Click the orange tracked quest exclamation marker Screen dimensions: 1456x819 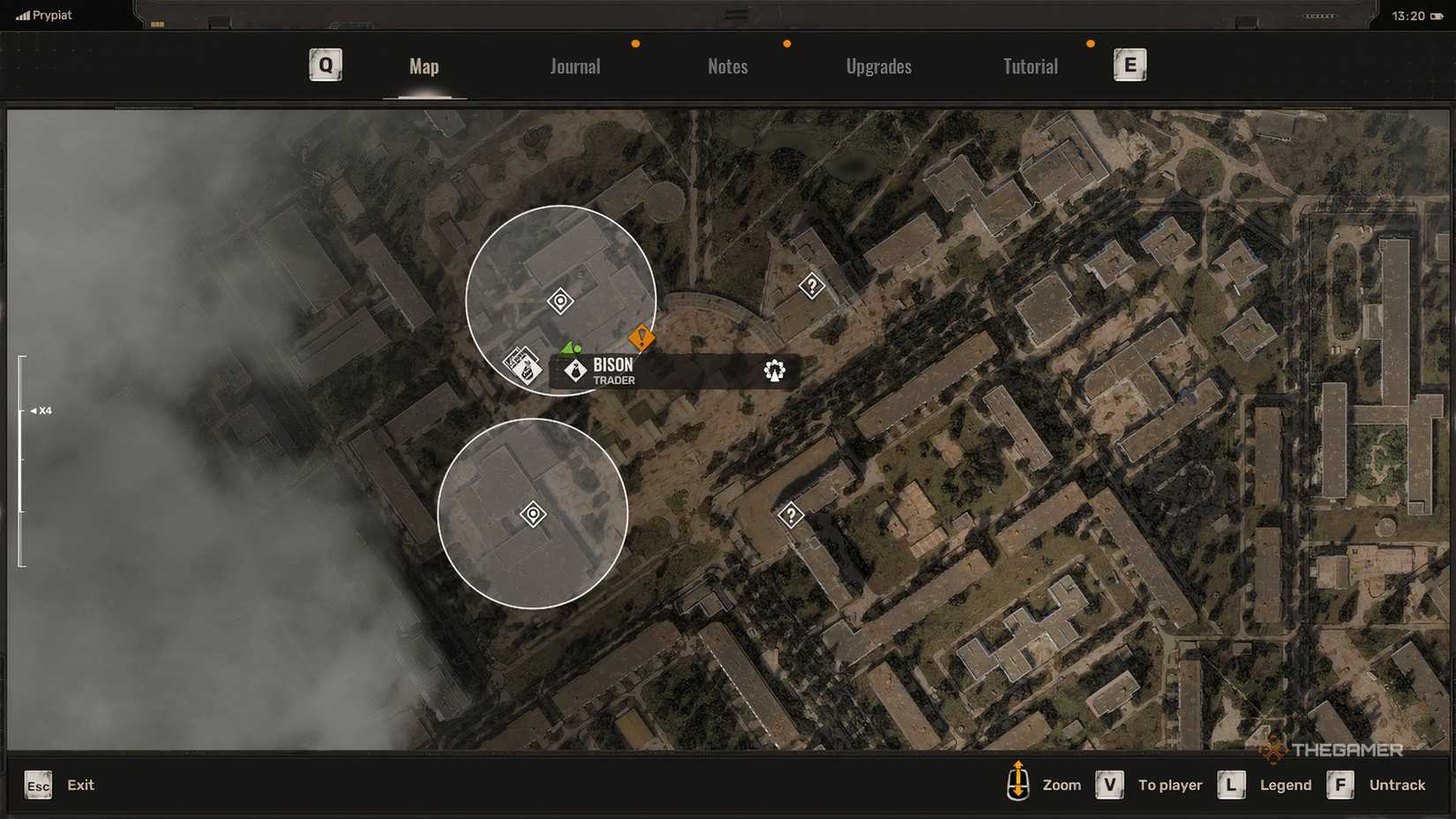coord(642,338)
